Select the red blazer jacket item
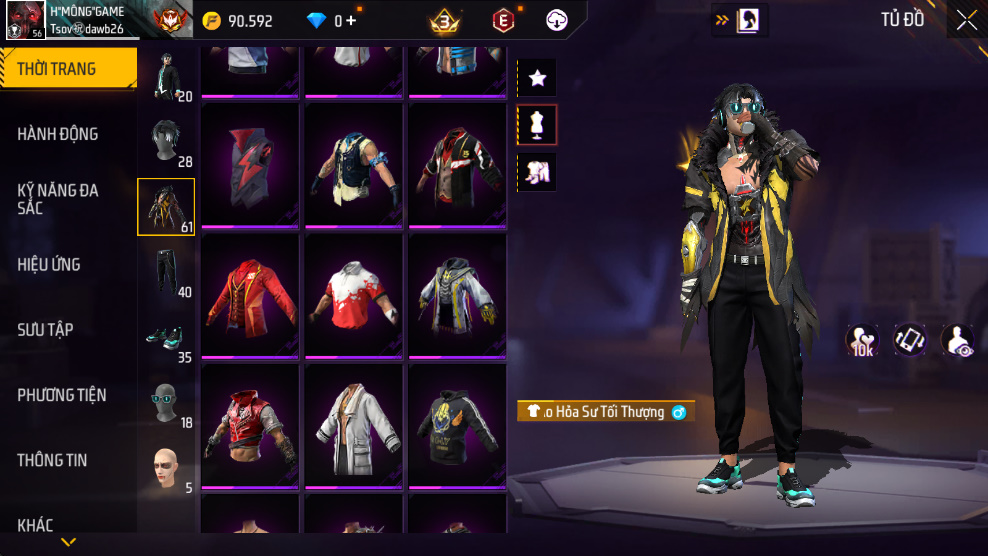This screenshot has width=988, height=556. tap(250, 295)
